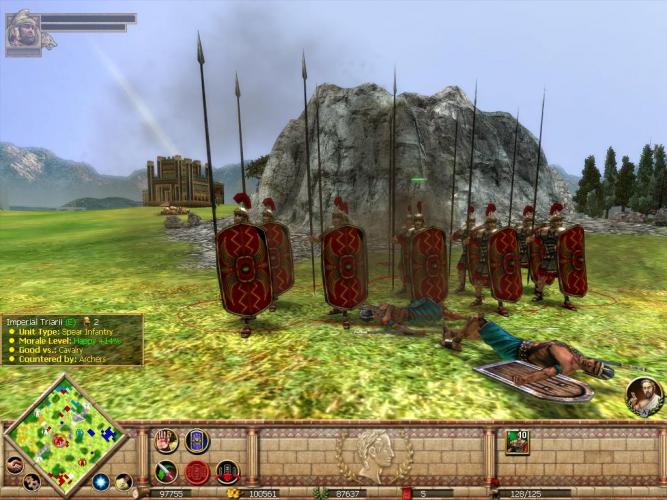Activate the raised hand command
Viewport: 667px width, 500px height.
pos(166,440)
